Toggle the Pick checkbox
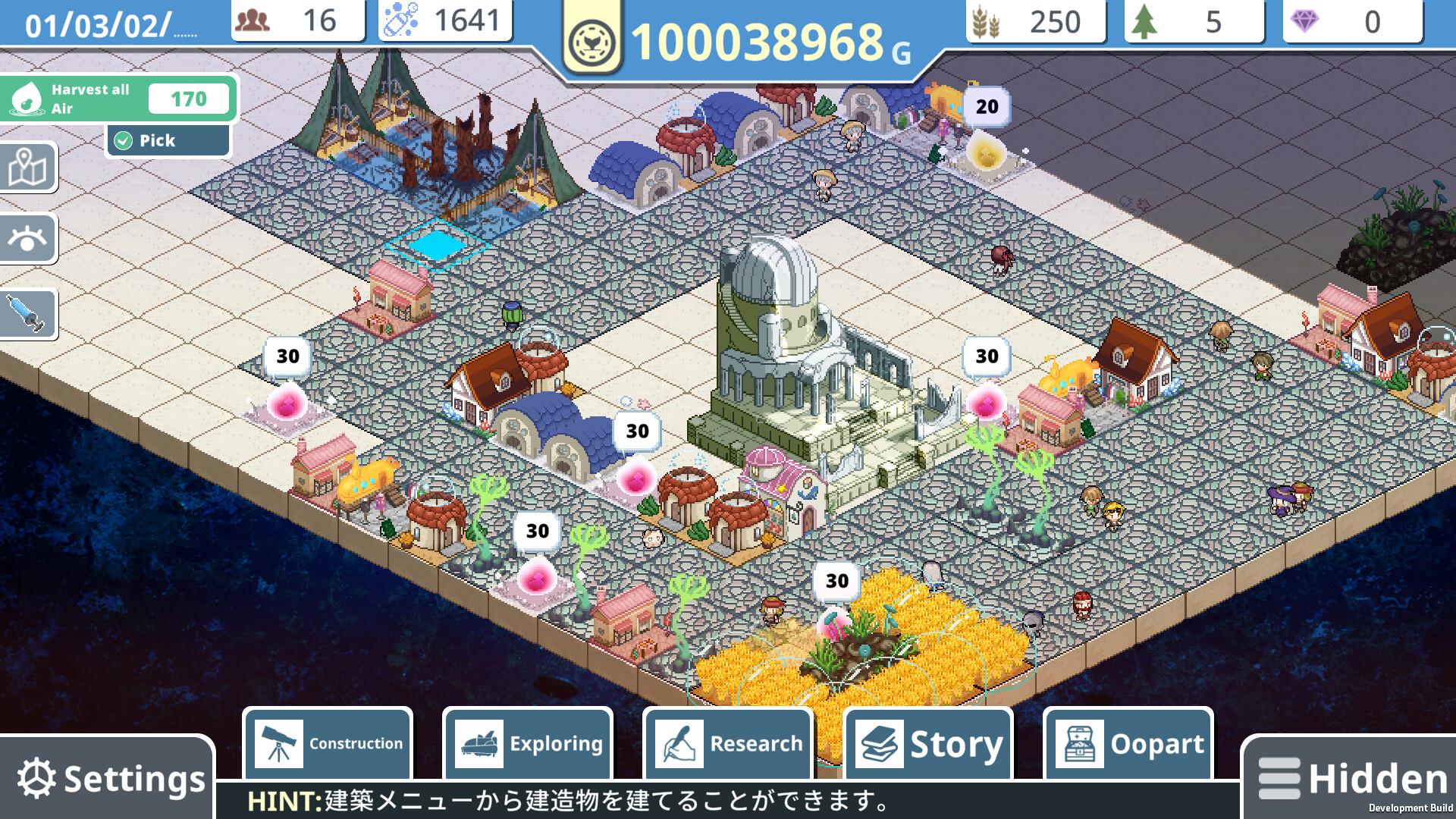 point(122,140)
